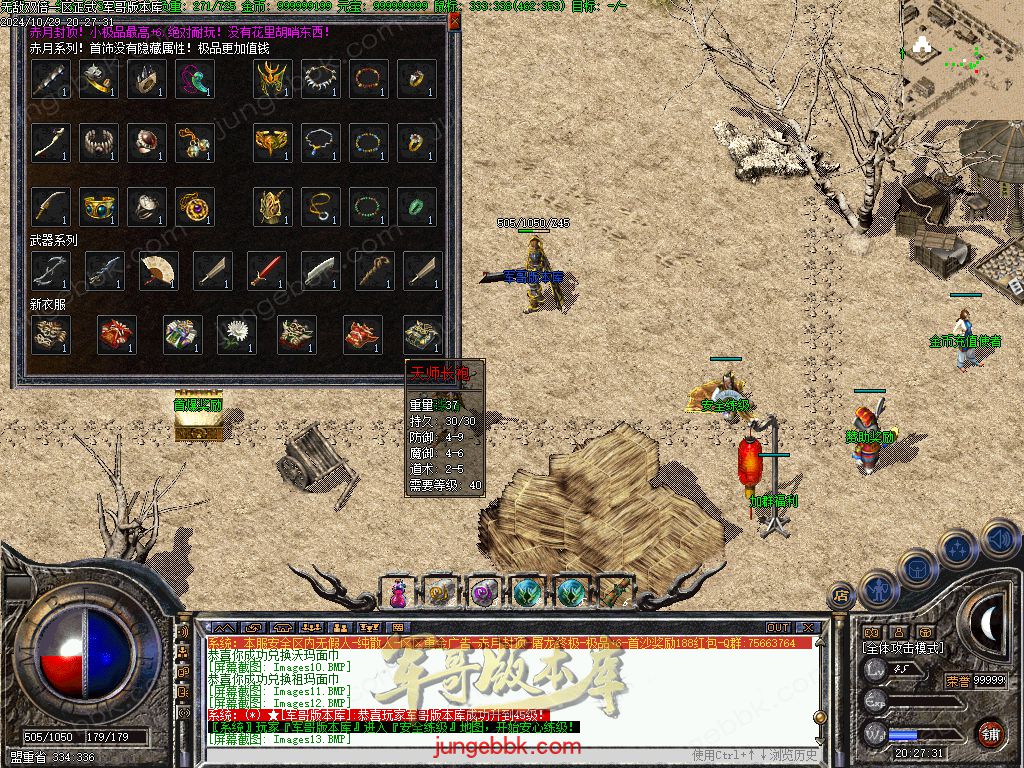Screen dimensions: 1024x768
Task: Click the X button beside OUT
Action: (809, 627)
